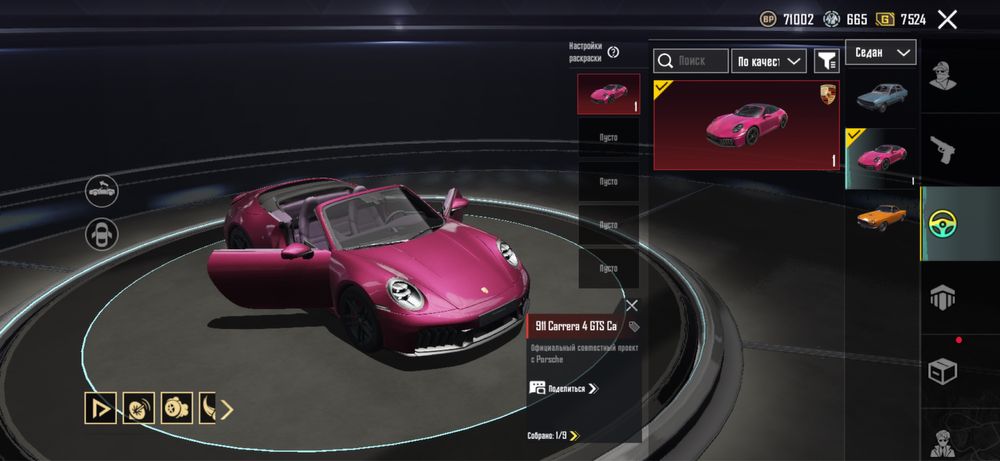The image size is (1000, 461).
Task: Open the По качеству sort dropdown
Action: 769,61
